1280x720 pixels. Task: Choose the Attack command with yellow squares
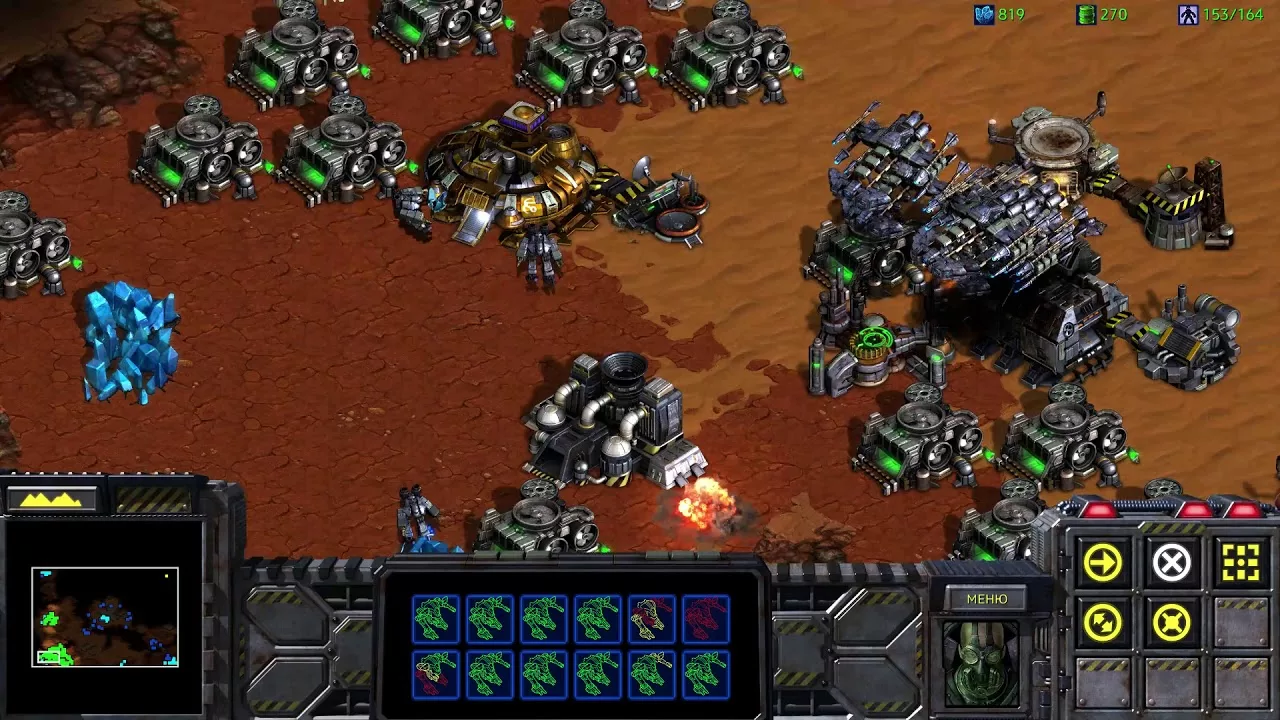tap(1241, 563)
